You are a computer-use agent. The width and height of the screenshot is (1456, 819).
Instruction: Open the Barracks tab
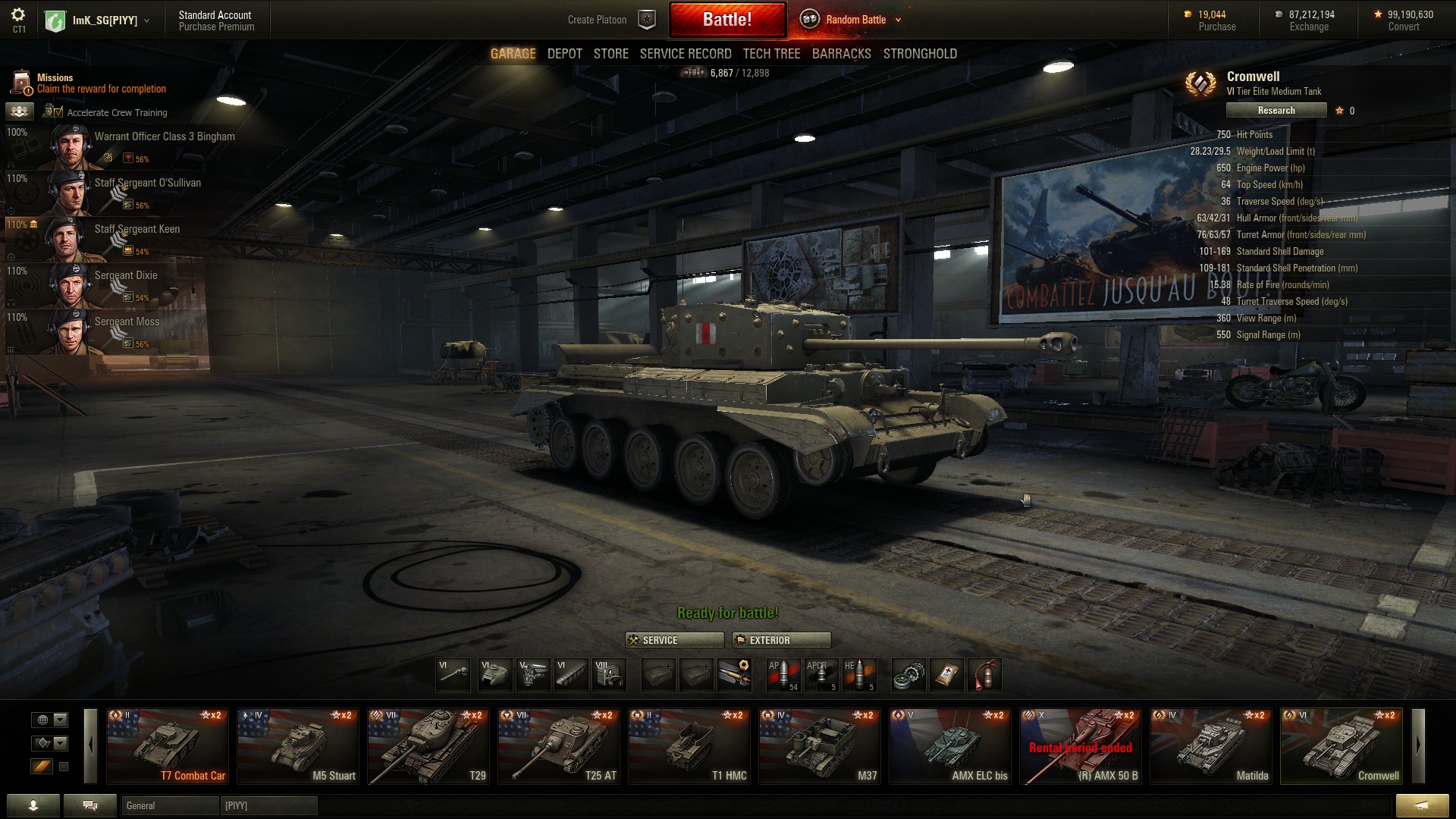(x=841, y=54)
